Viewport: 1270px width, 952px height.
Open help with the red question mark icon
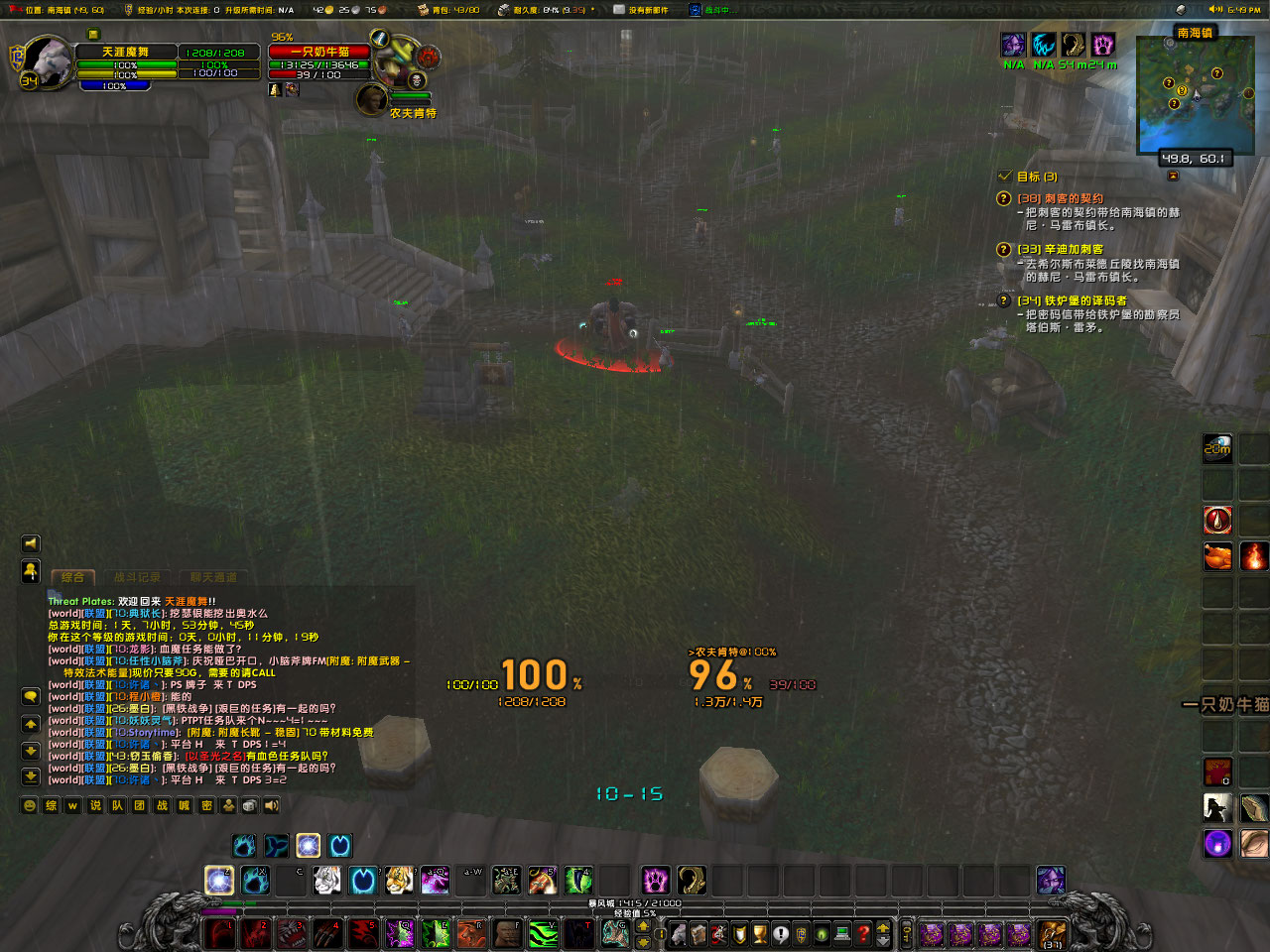click(864, 934)
